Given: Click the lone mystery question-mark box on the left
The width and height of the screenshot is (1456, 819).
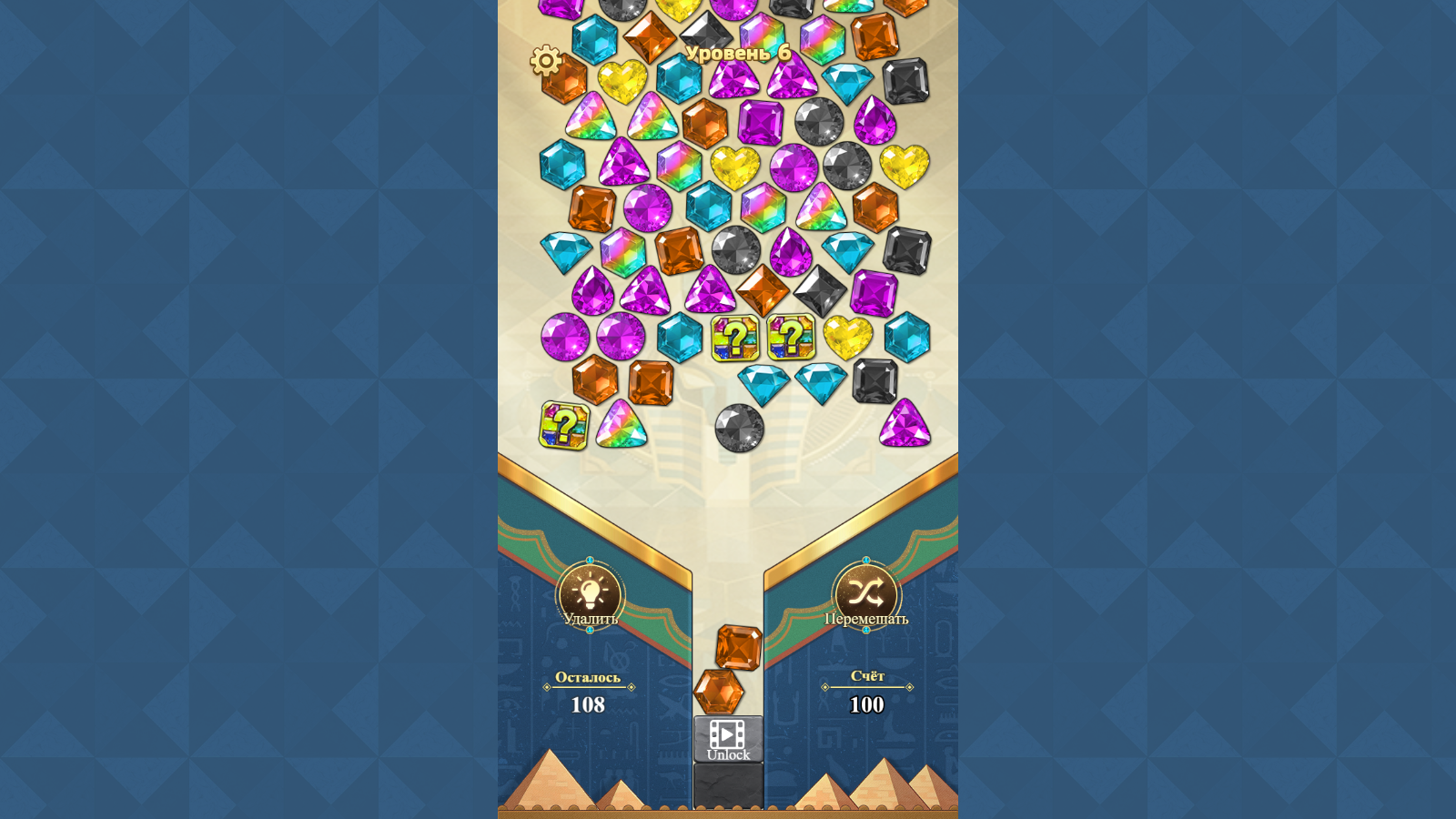Looking at the screenshot, I should coord(564,426).
